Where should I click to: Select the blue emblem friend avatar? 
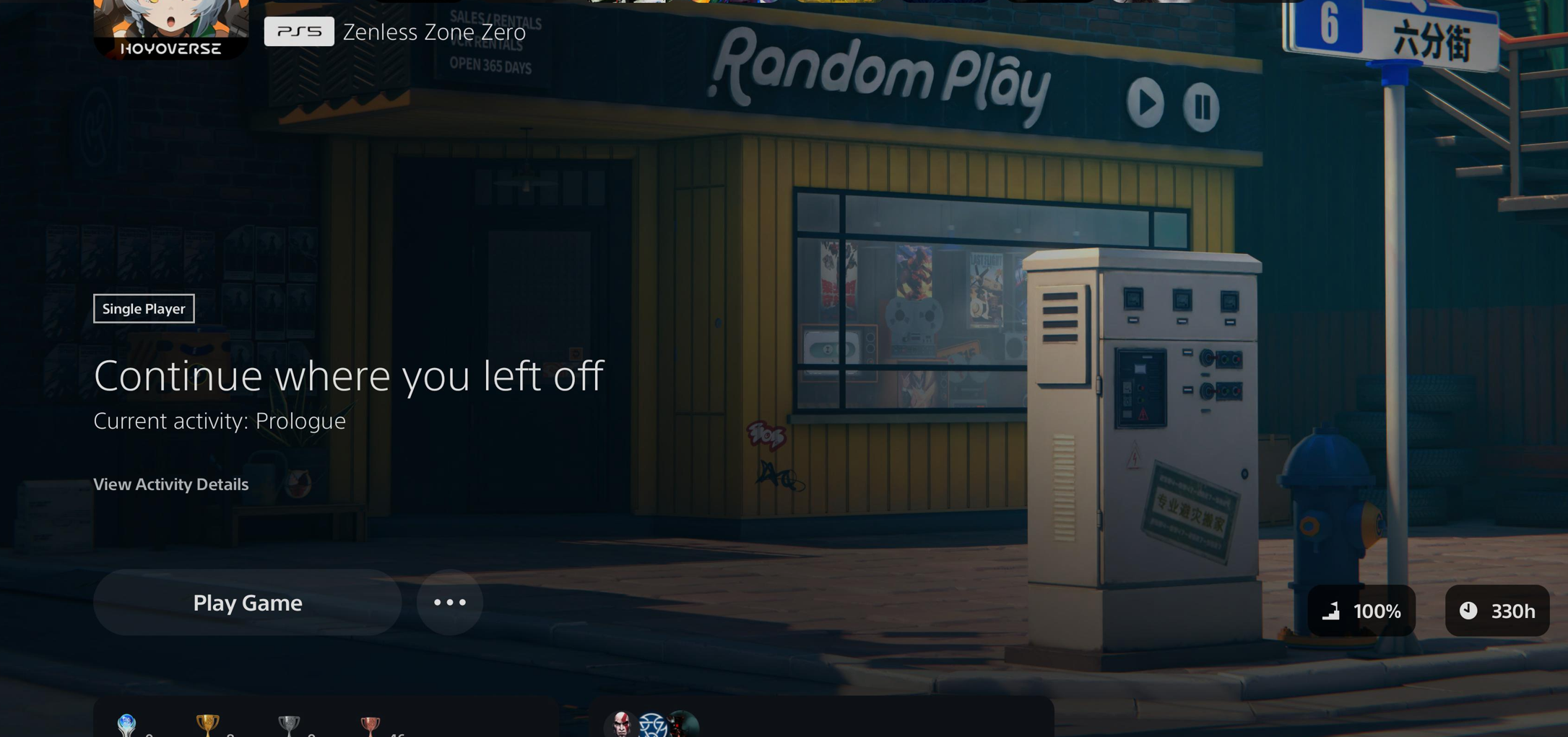click(651, 725)
